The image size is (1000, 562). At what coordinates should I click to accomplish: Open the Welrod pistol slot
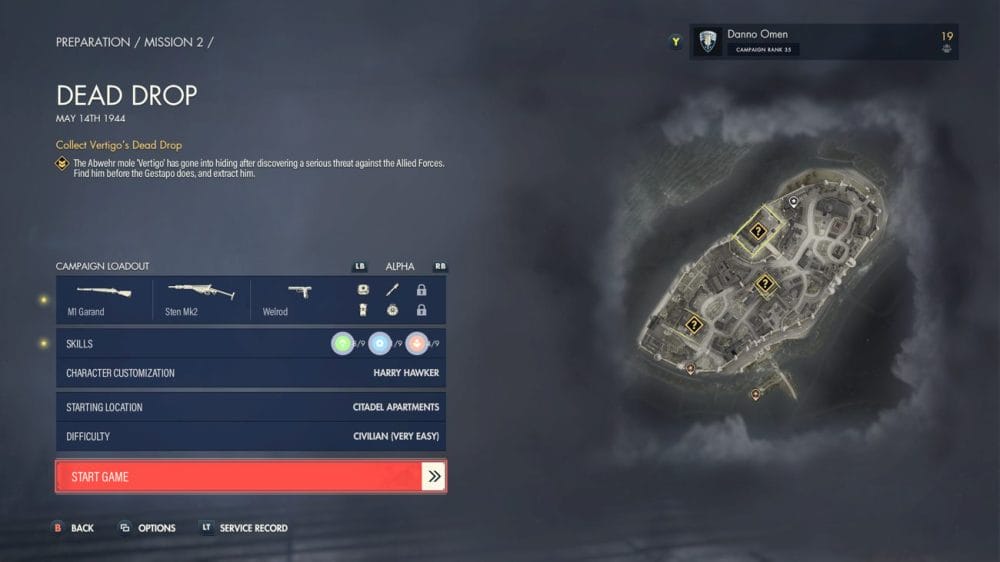[298, 299]
